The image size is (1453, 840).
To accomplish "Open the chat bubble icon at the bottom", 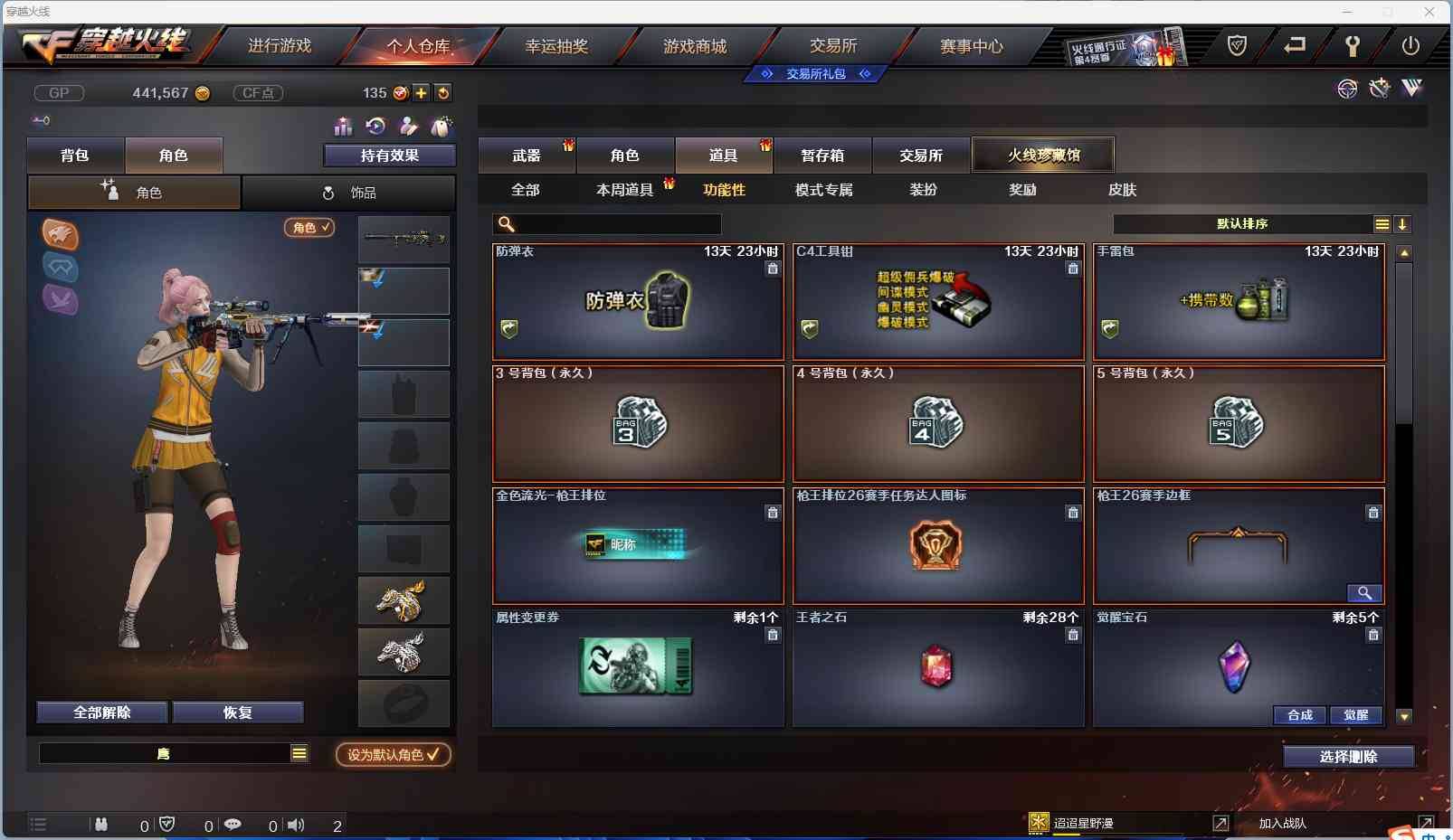I will [234, 824].
